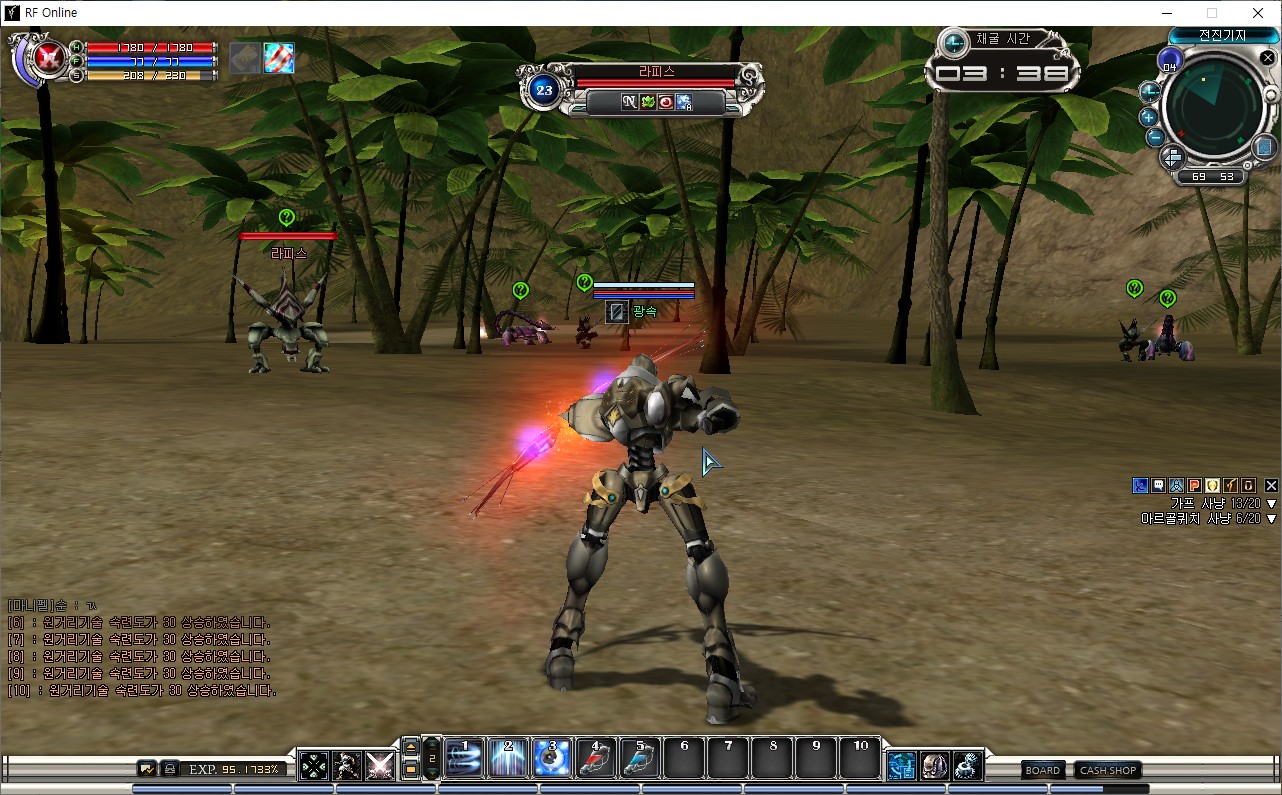Open the CASH SHOP

point(1108,770)
